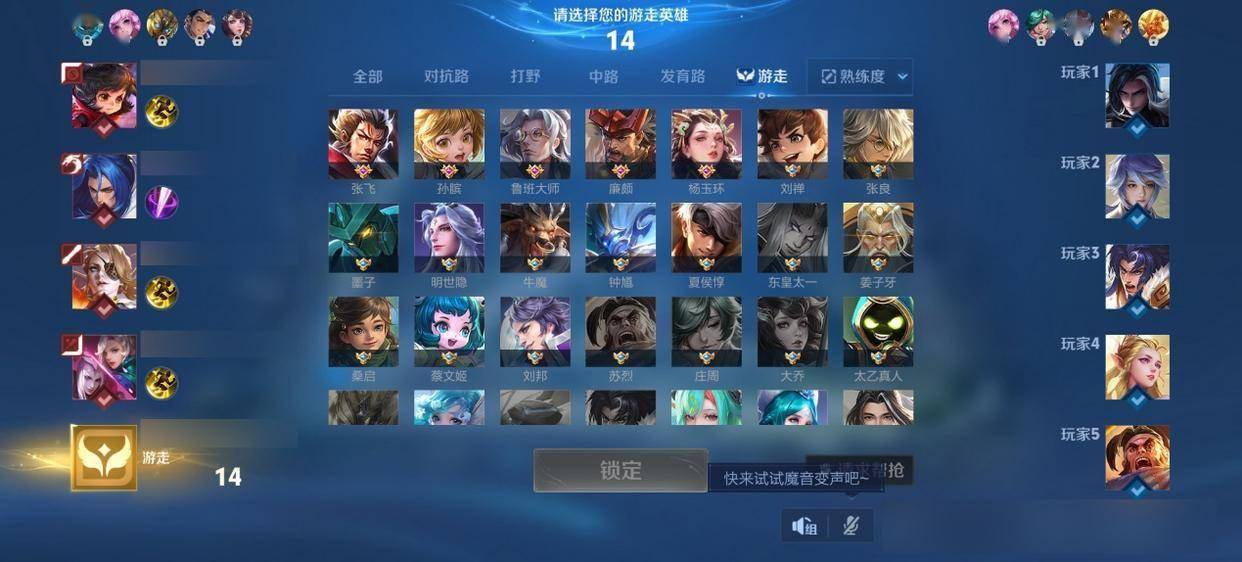This screenshot has height=562, width=1242.
Task: Switch to the 全部 hero tab
Action: 367,76
